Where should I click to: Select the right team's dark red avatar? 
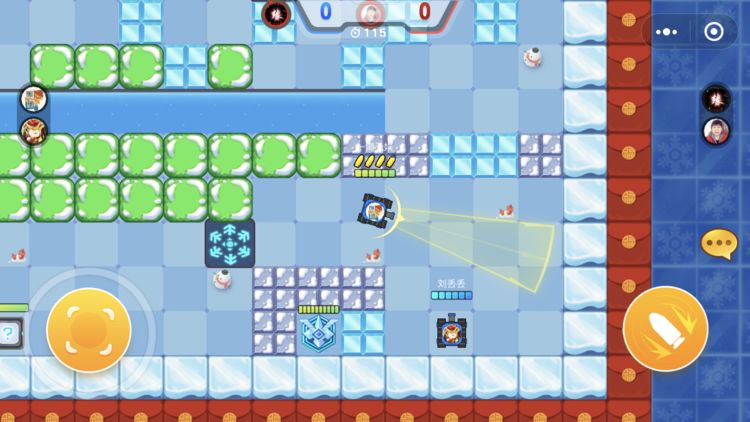tap(715, 99)
